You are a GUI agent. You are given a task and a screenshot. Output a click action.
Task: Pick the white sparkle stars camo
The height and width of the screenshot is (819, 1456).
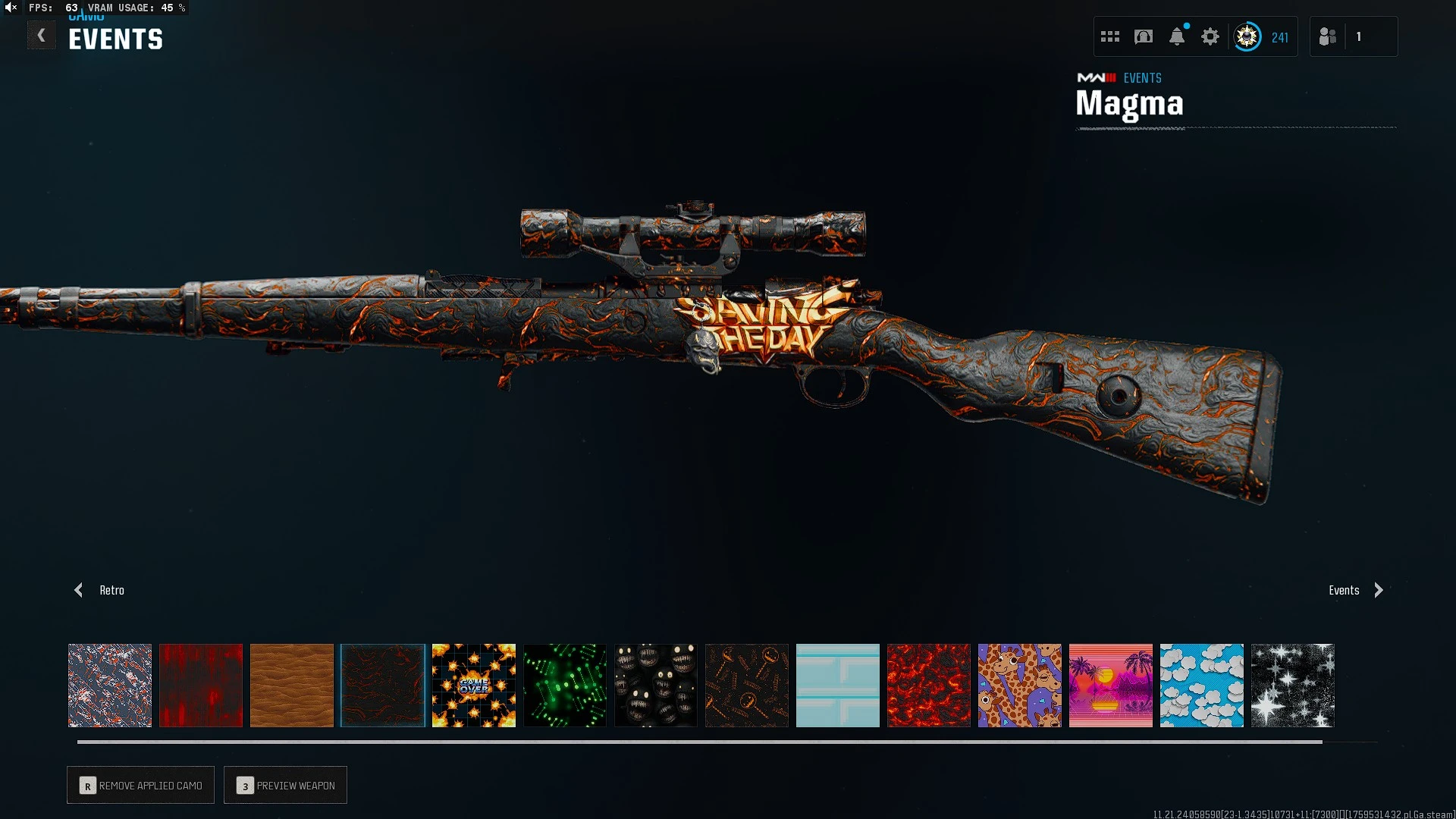tap(1293, 686)
